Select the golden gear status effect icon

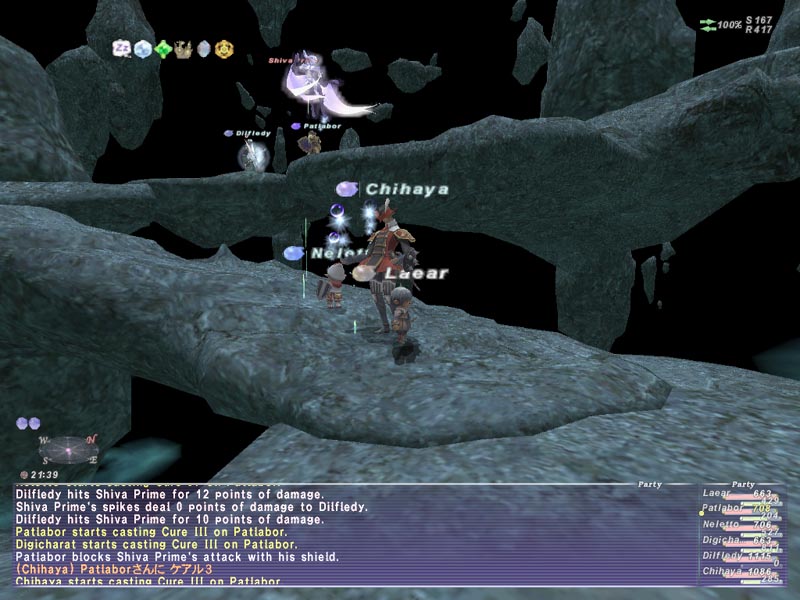click(x=225, y=47)
